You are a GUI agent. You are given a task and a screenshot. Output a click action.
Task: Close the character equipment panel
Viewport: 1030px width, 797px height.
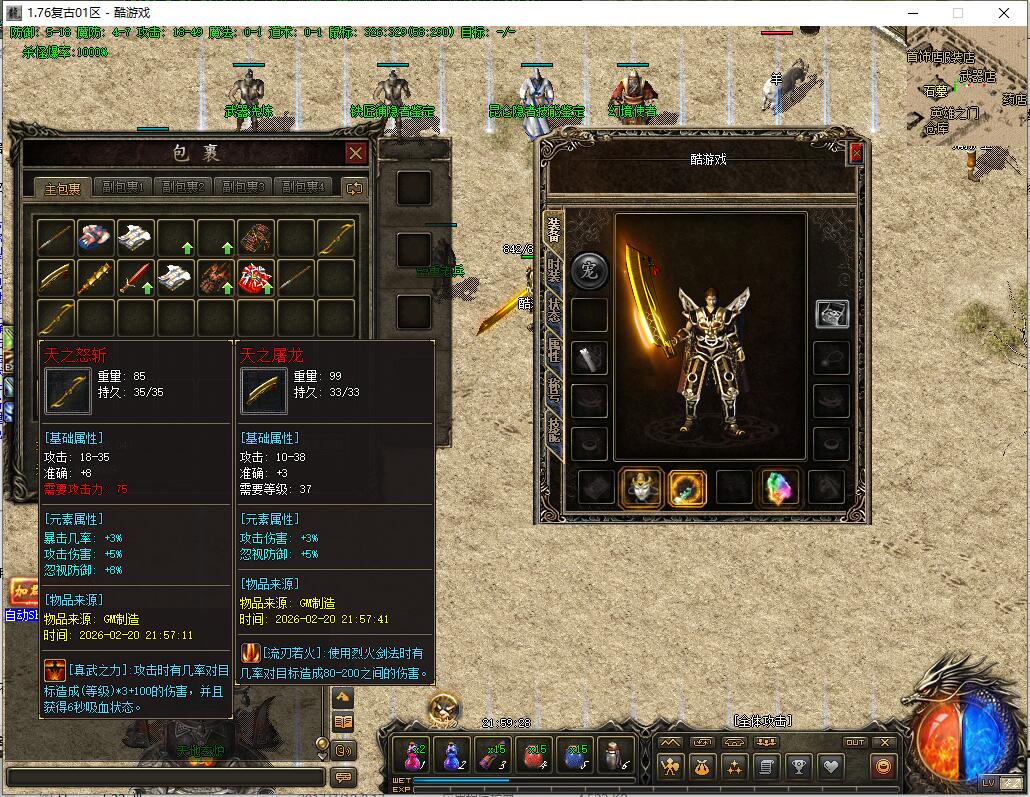click(x=856, y=154)
